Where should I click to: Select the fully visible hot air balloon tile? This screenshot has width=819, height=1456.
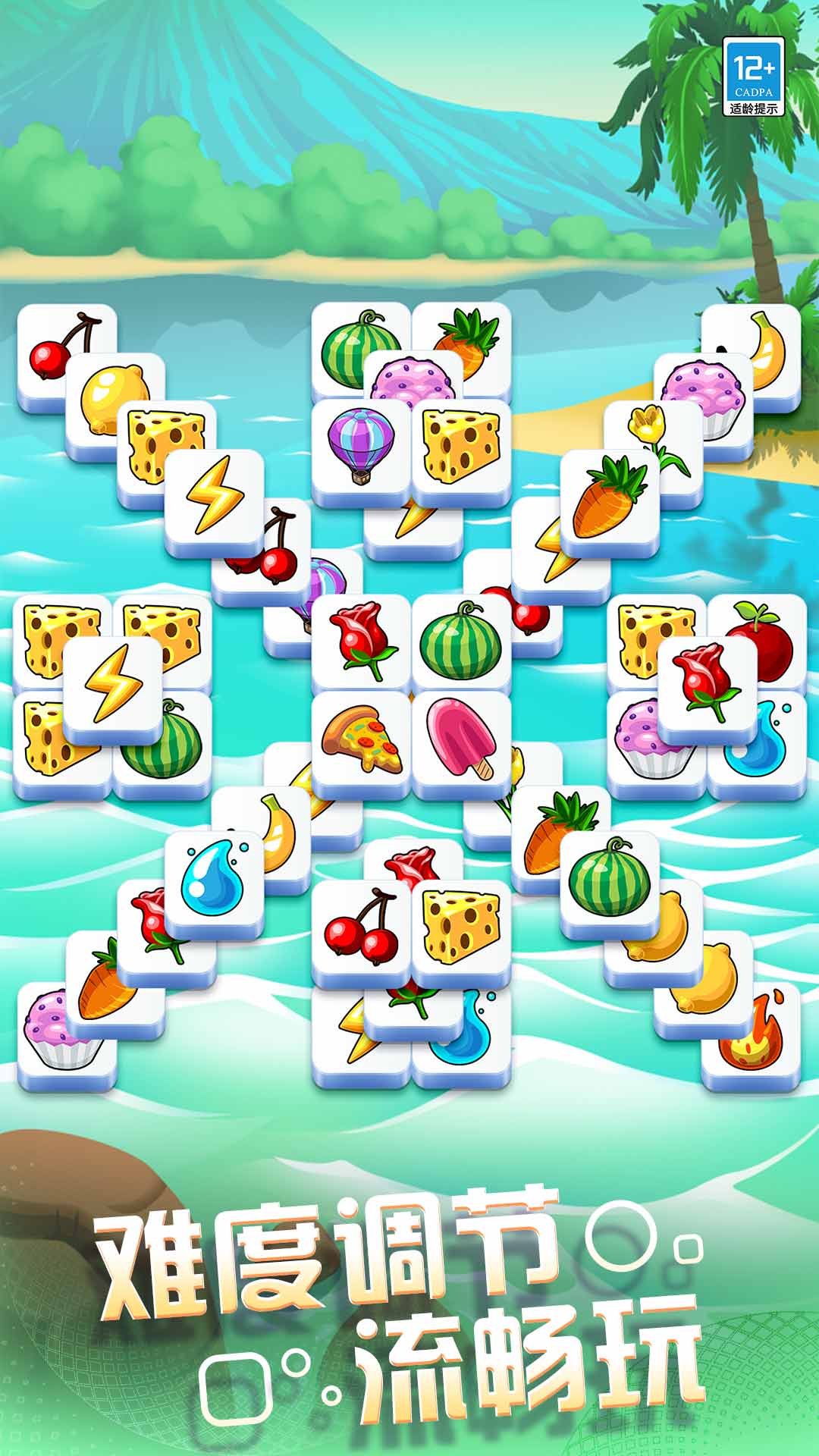(x=361, y=447)
